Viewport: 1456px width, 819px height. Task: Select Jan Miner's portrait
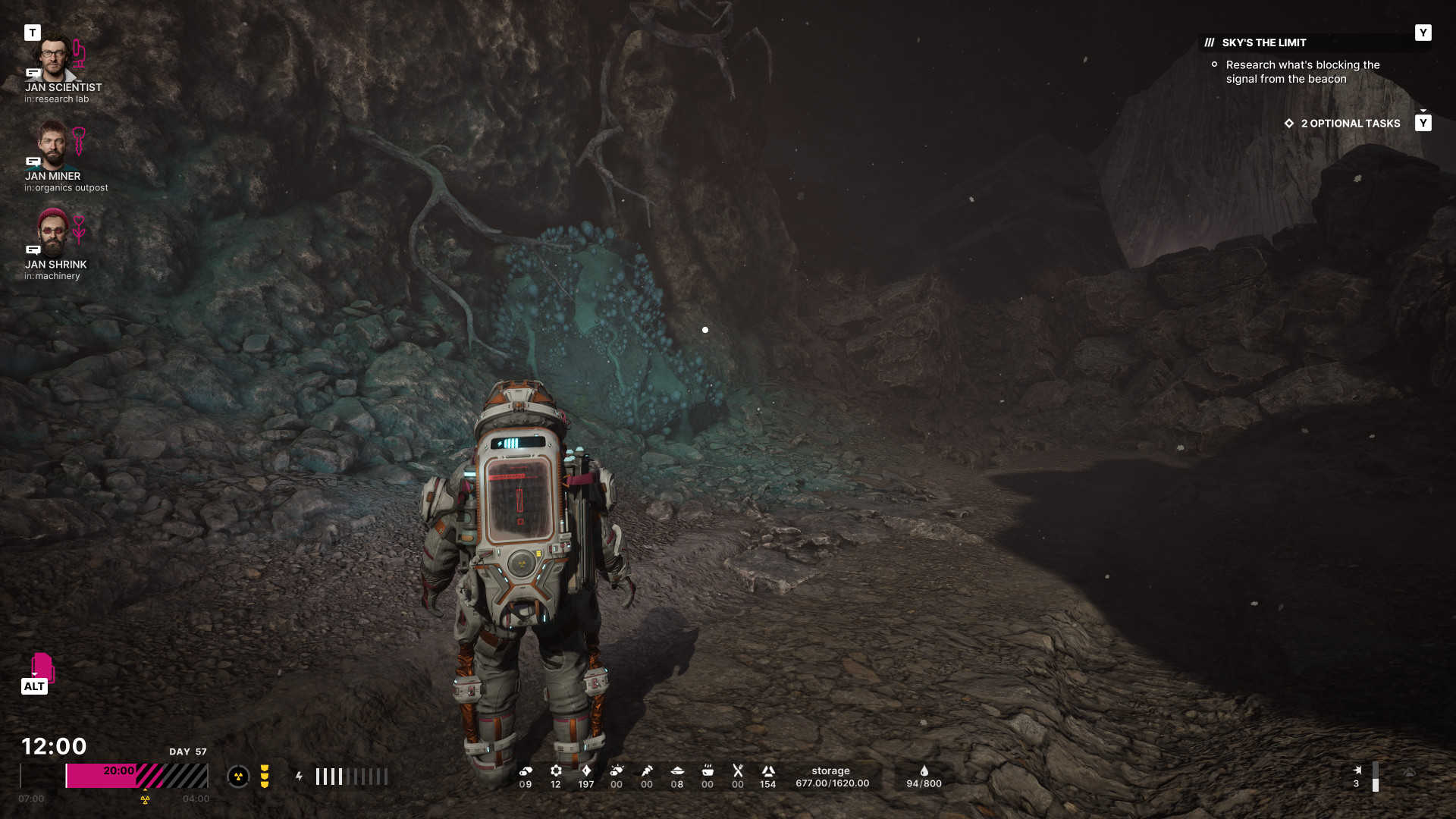pos(53,145)
